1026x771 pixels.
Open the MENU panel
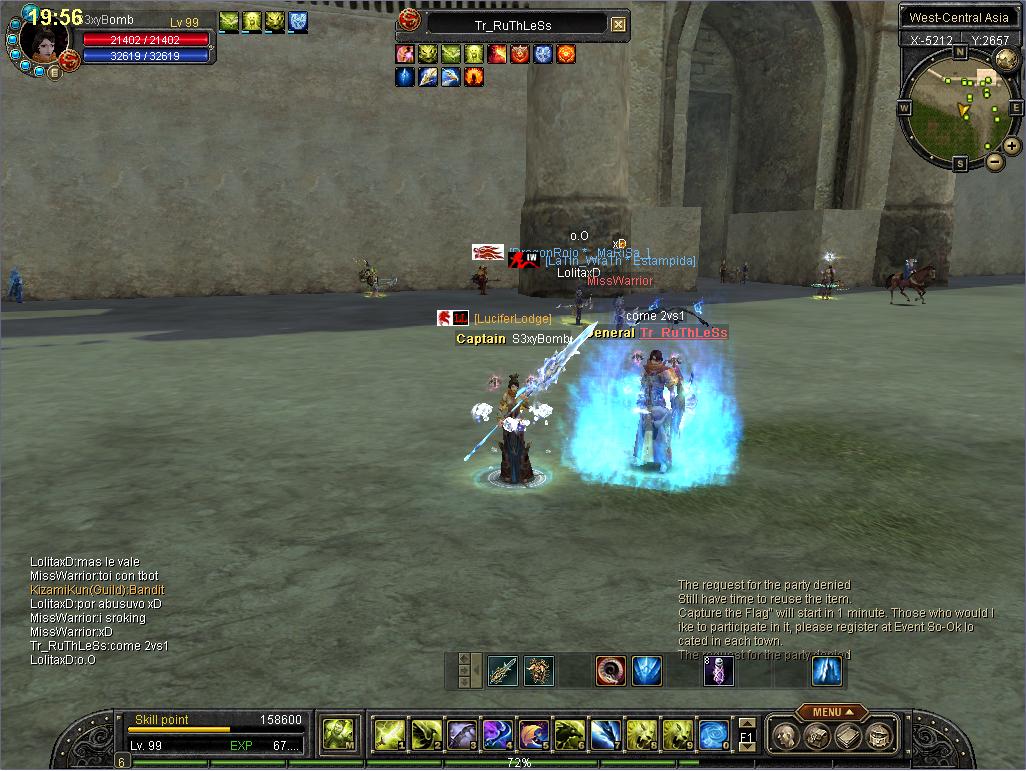[831, 712]
